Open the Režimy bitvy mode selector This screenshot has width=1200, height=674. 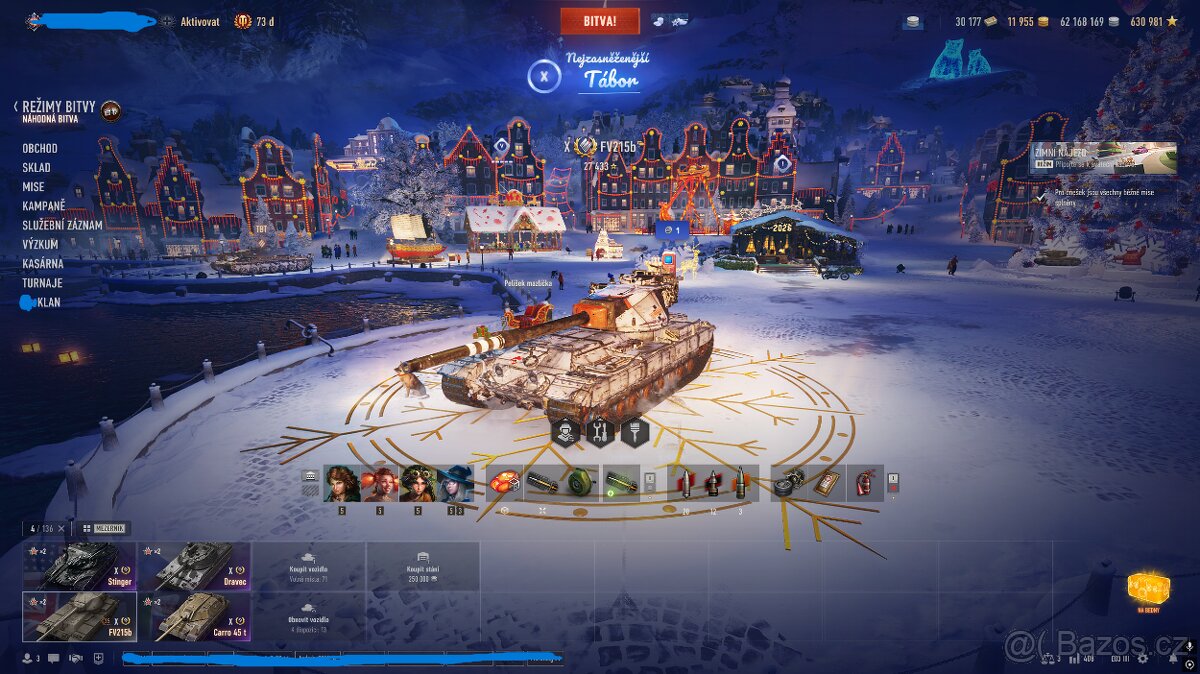click(x=60, y=106)
